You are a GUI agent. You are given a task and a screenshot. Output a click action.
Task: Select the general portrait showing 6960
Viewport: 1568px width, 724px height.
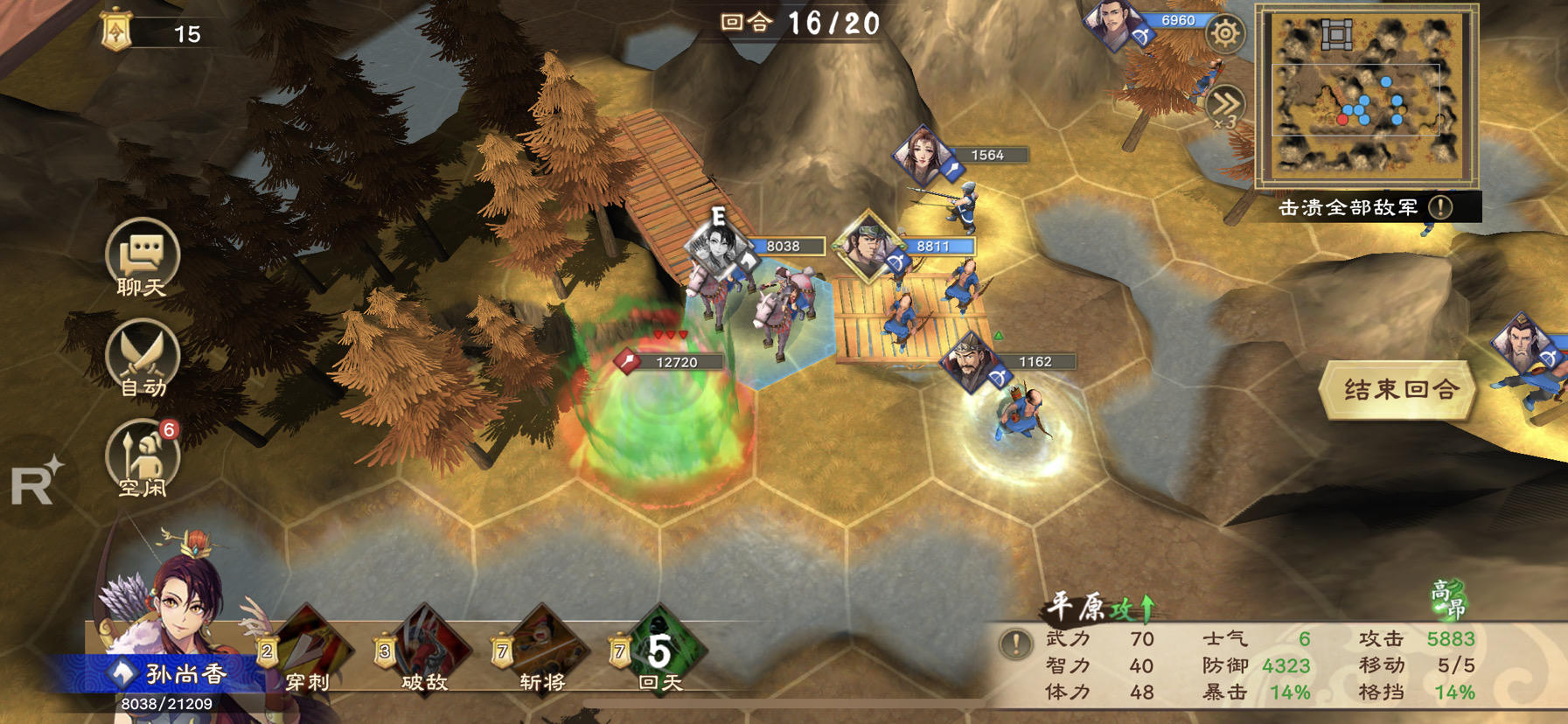click(x=1114, y=24)
